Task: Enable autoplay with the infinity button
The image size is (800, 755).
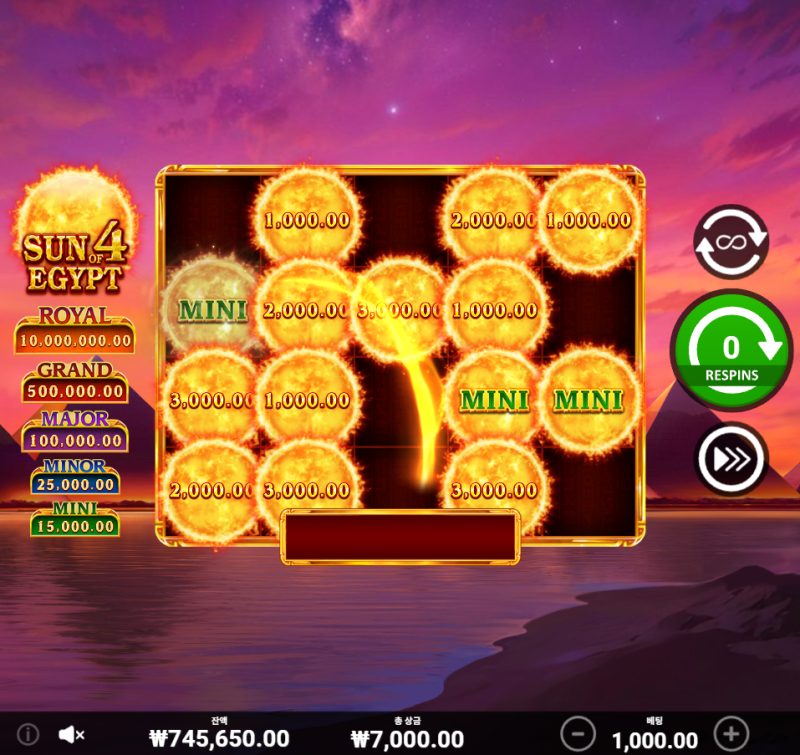Action: 731,242
